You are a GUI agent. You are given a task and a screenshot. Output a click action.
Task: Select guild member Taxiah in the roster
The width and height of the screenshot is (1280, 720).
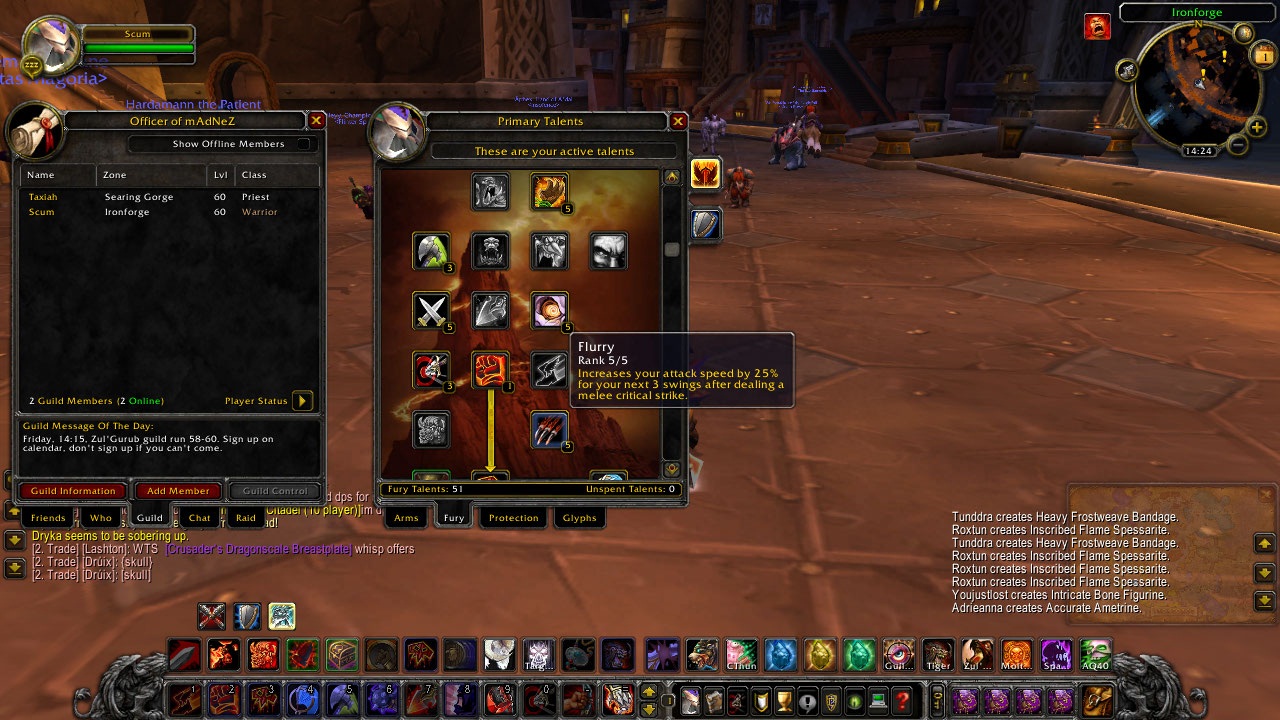[43, 197]
